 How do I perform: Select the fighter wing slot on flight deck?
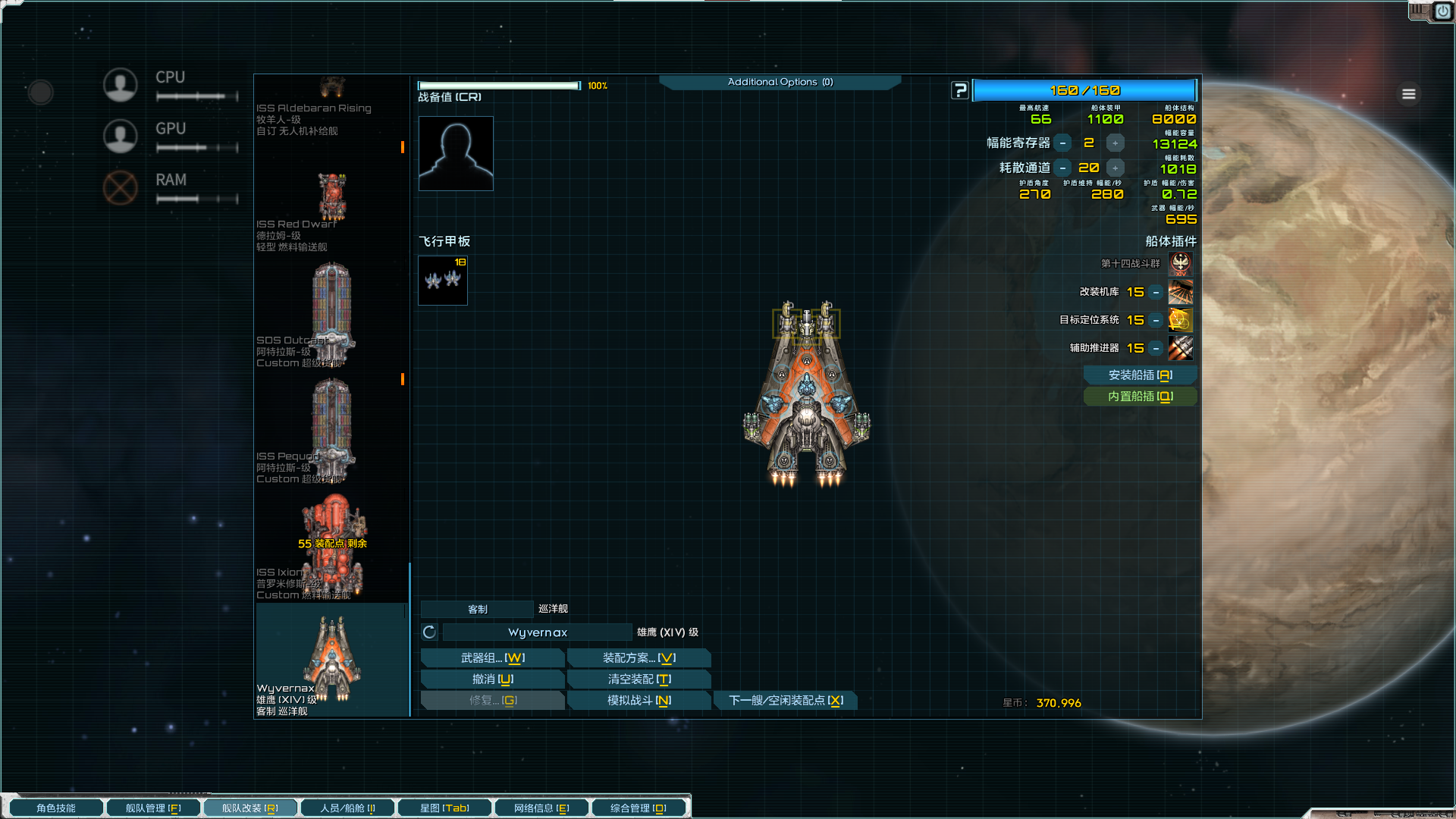[x=443, y=281]
